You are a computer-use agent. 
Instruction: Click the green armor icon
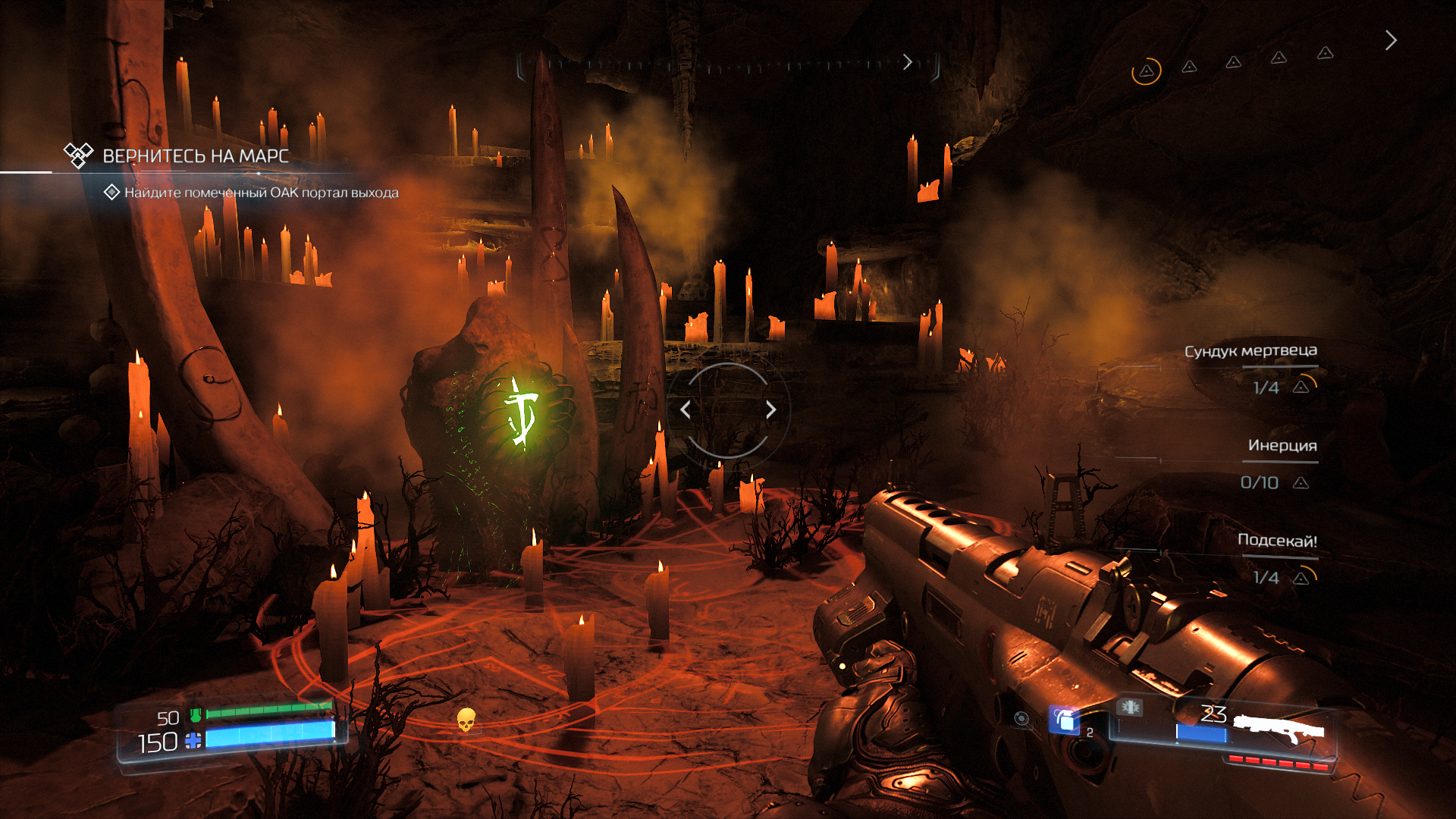196,714
